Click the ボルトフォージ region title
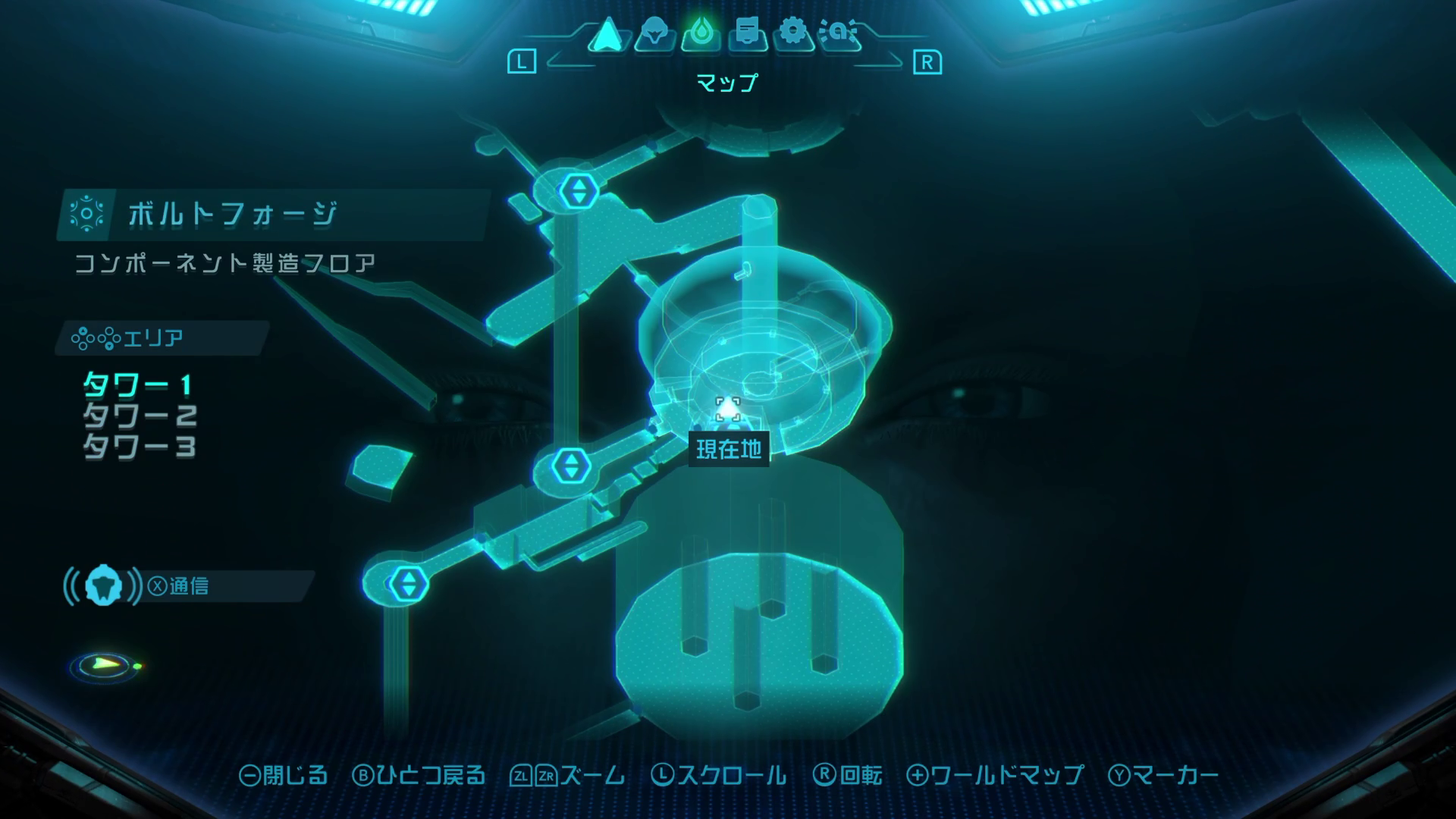 pos(232,215)
